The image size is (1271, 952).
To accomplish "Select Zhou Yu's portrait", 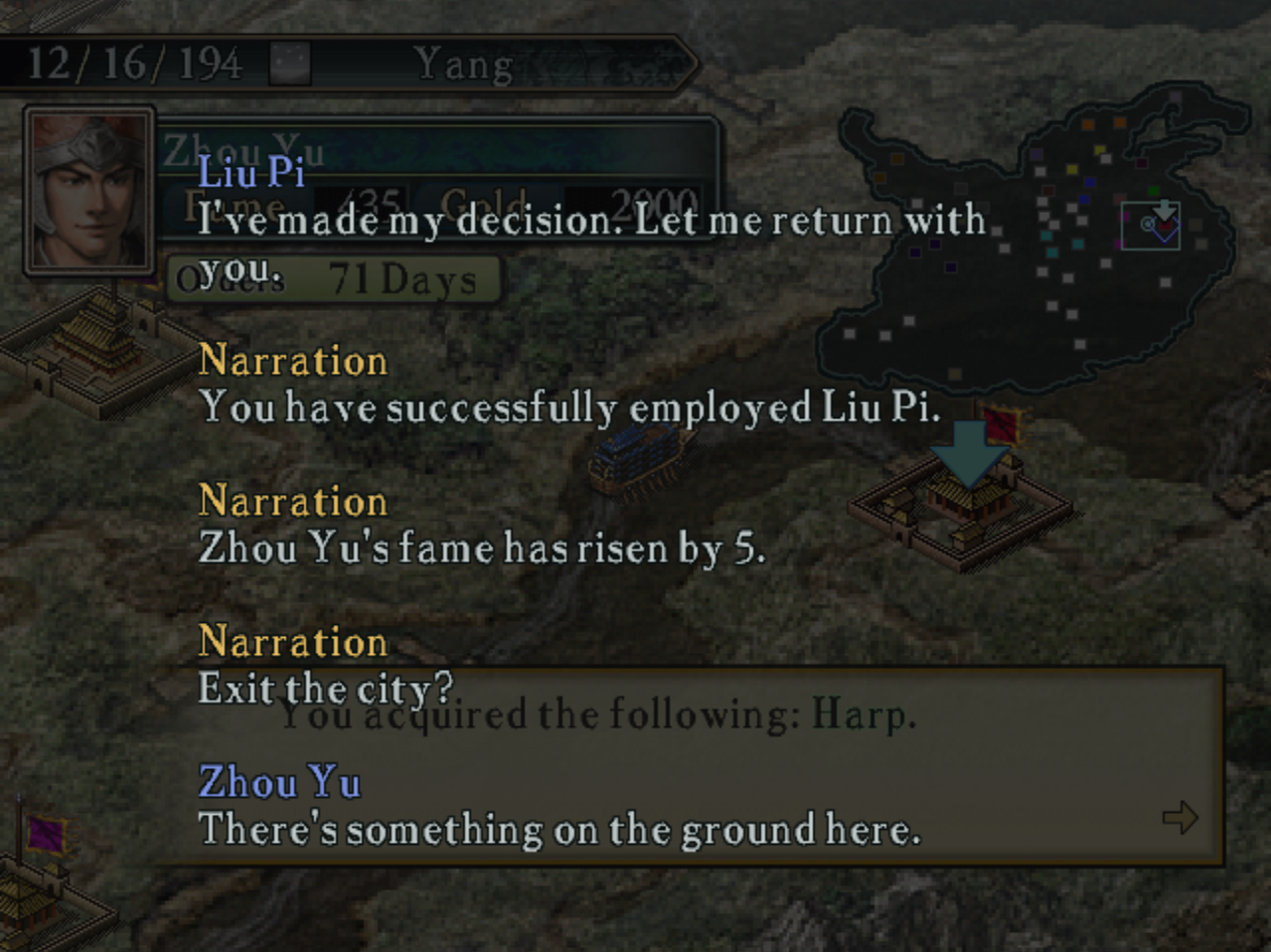I will (87, 189).
